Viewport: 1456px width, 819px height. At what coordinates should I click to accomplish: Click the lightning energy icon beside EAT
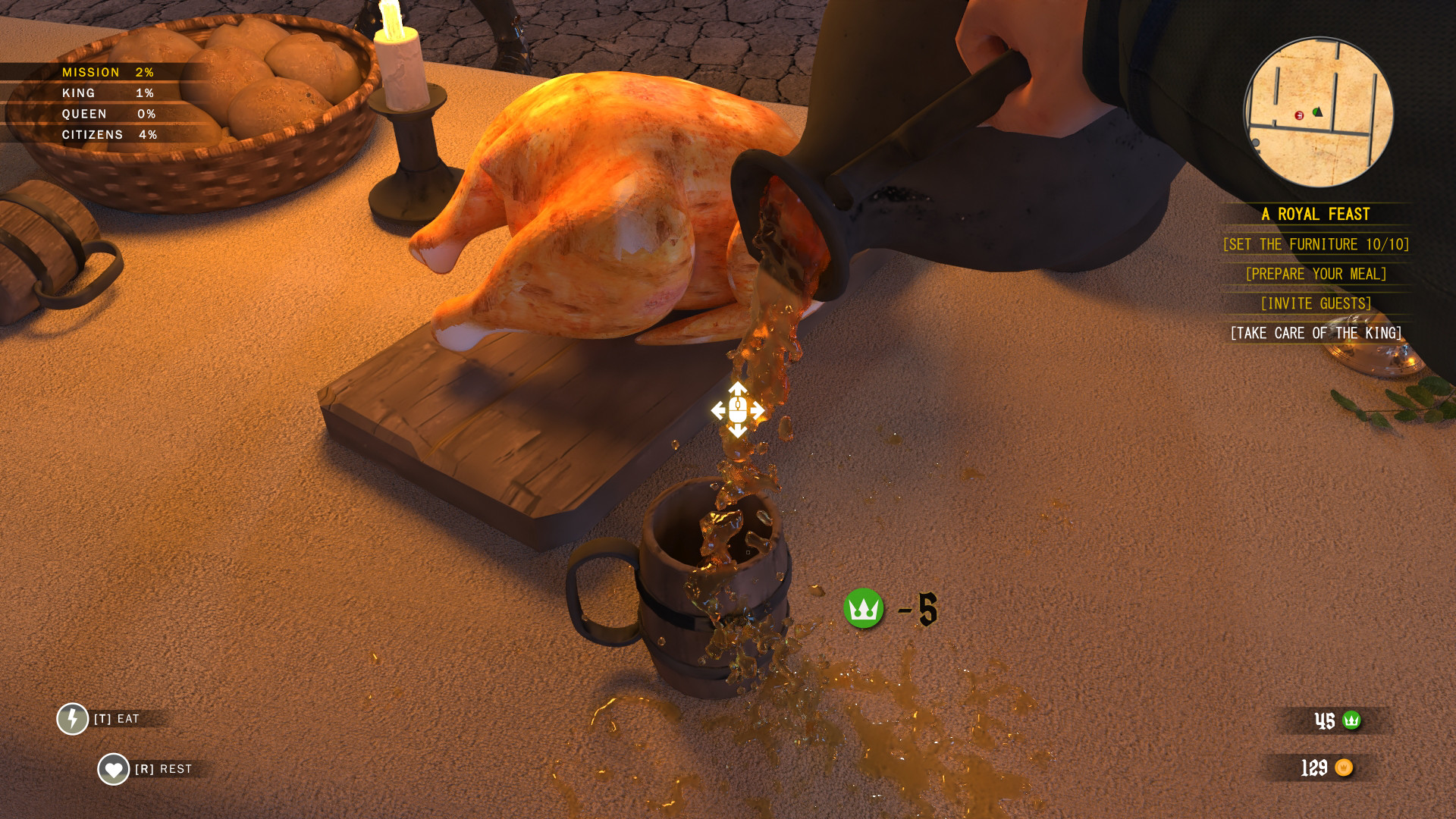tap(72, 717)
